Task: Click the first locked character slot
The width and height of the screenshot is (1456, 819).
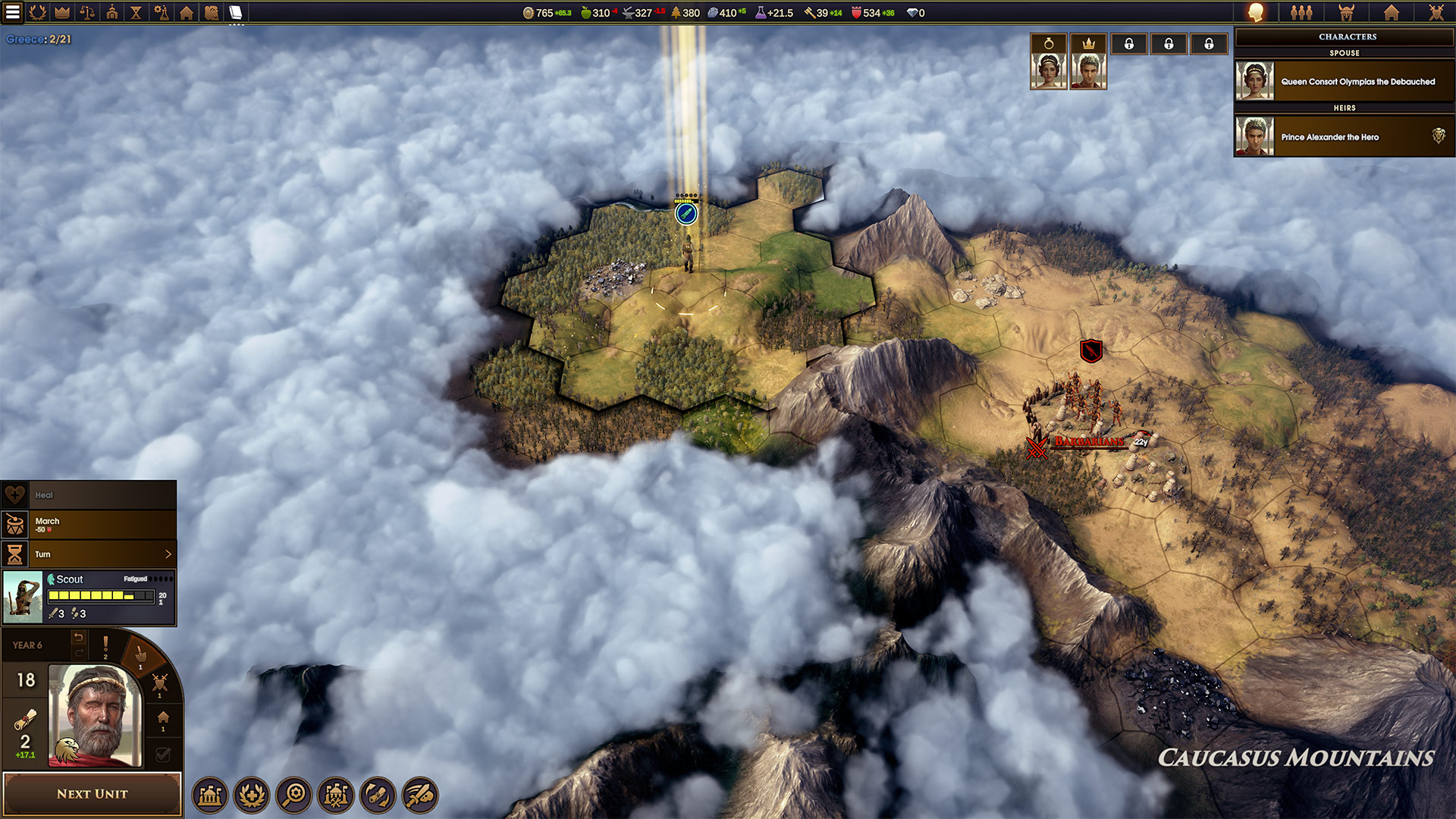Action: pyautogui.click(x=1128, y=43)
